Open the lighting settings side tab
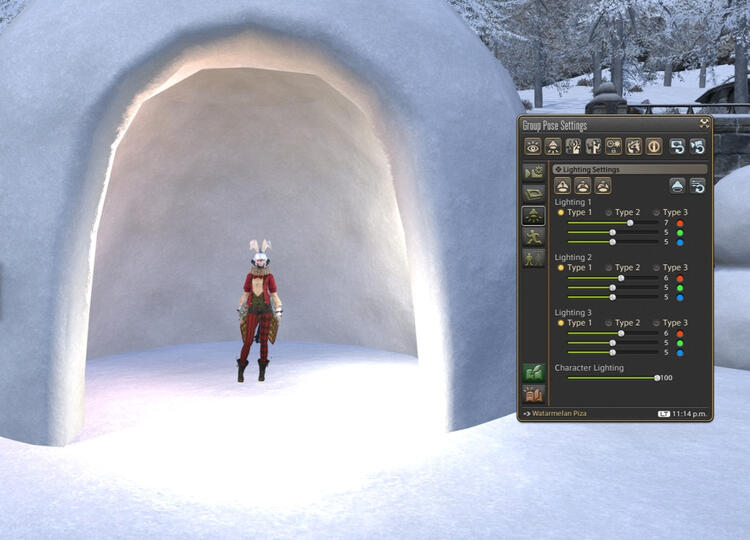The height and width of the screenshot is (540, 750). (x=534, y=215)
